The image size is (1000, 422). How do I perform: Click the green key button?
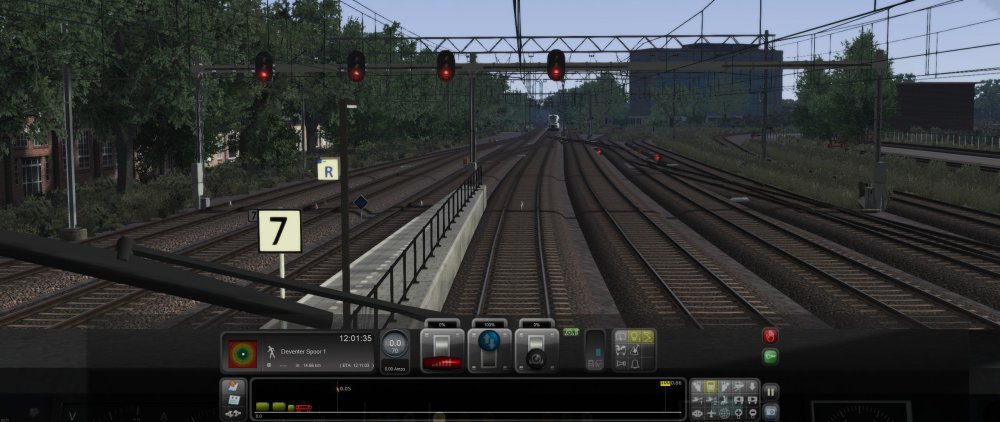point(770,355)
